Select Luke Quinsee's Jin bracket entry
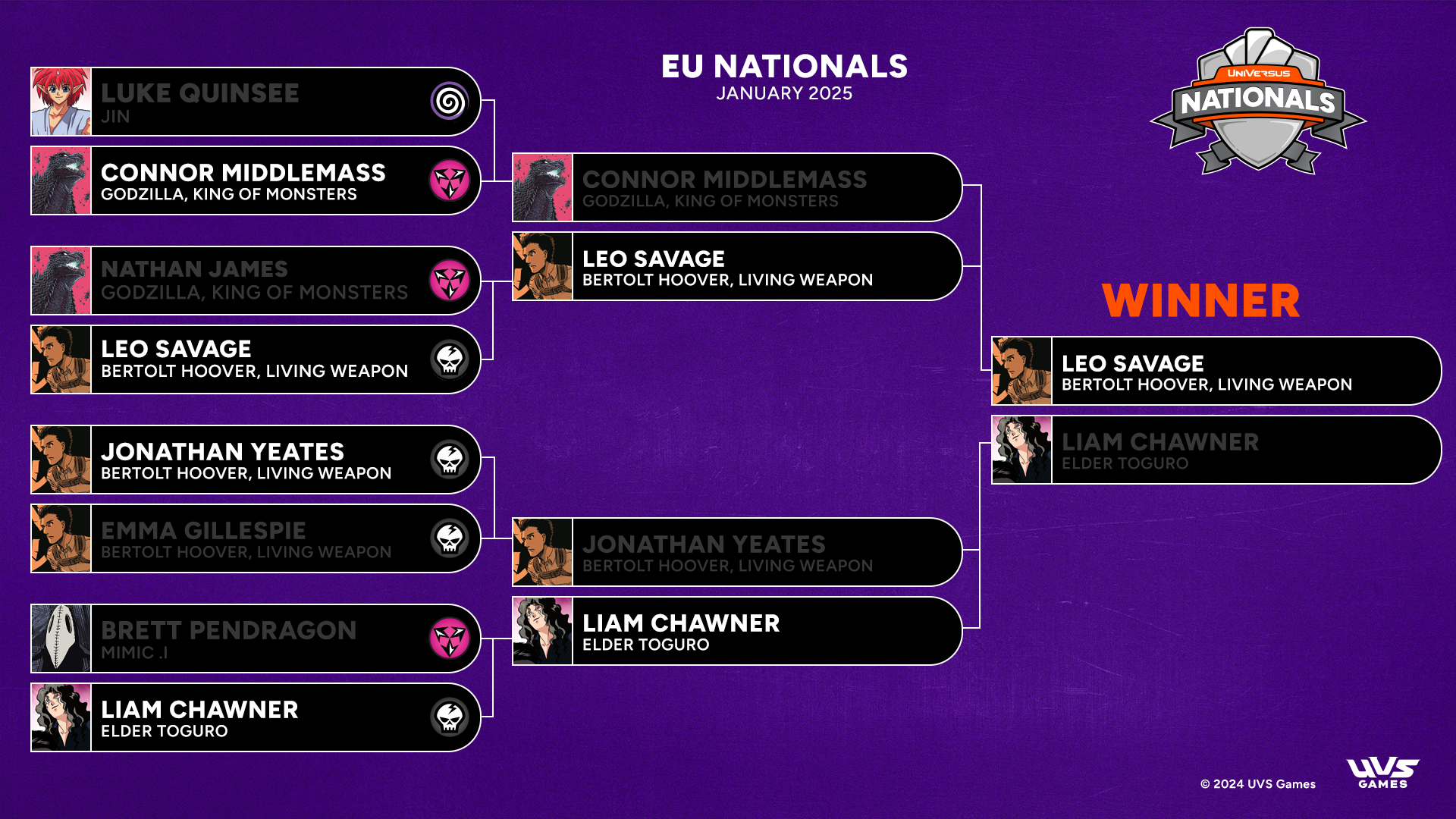 click(x=256, y=102)
